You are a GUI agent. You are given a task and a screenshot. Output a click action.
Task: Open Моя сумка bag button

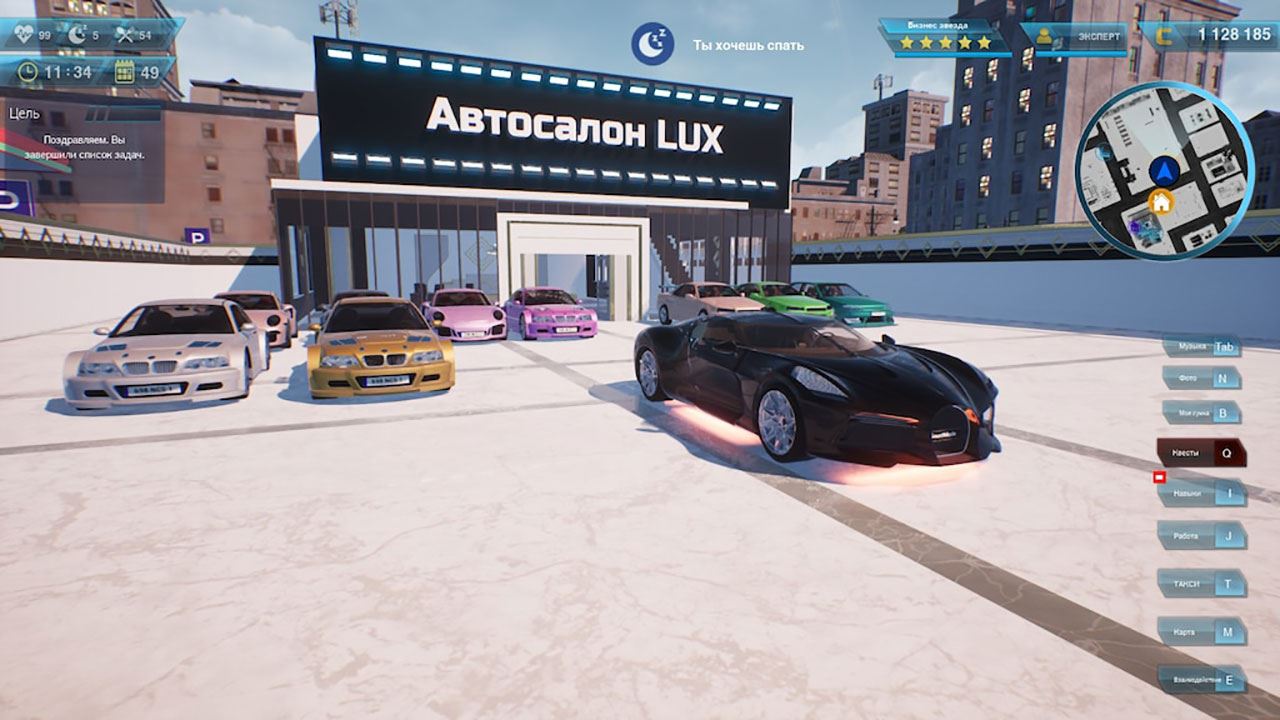tap(1201, 412)
